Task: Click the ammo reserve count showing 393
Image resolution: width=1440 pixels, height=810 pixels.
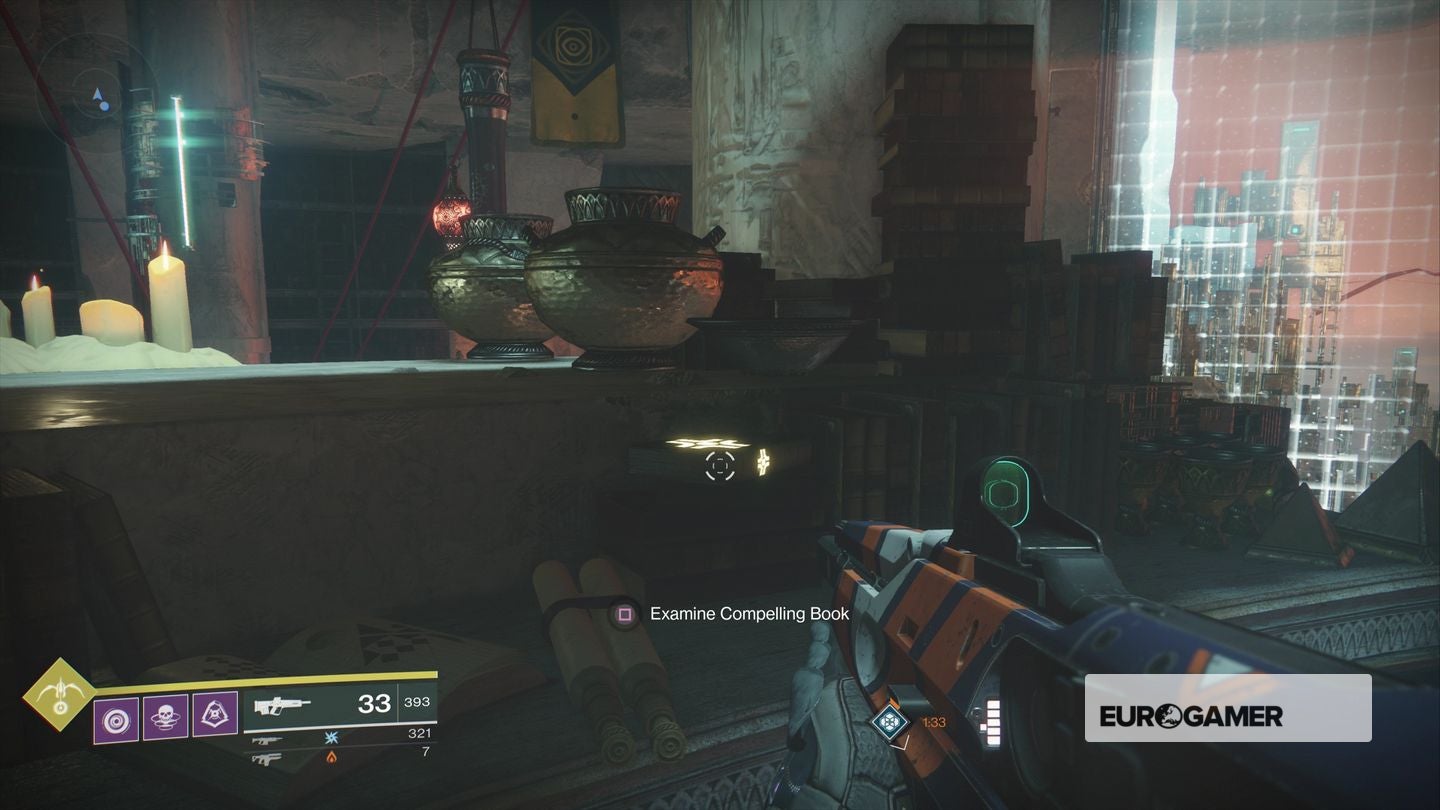Action: [419, 701]
